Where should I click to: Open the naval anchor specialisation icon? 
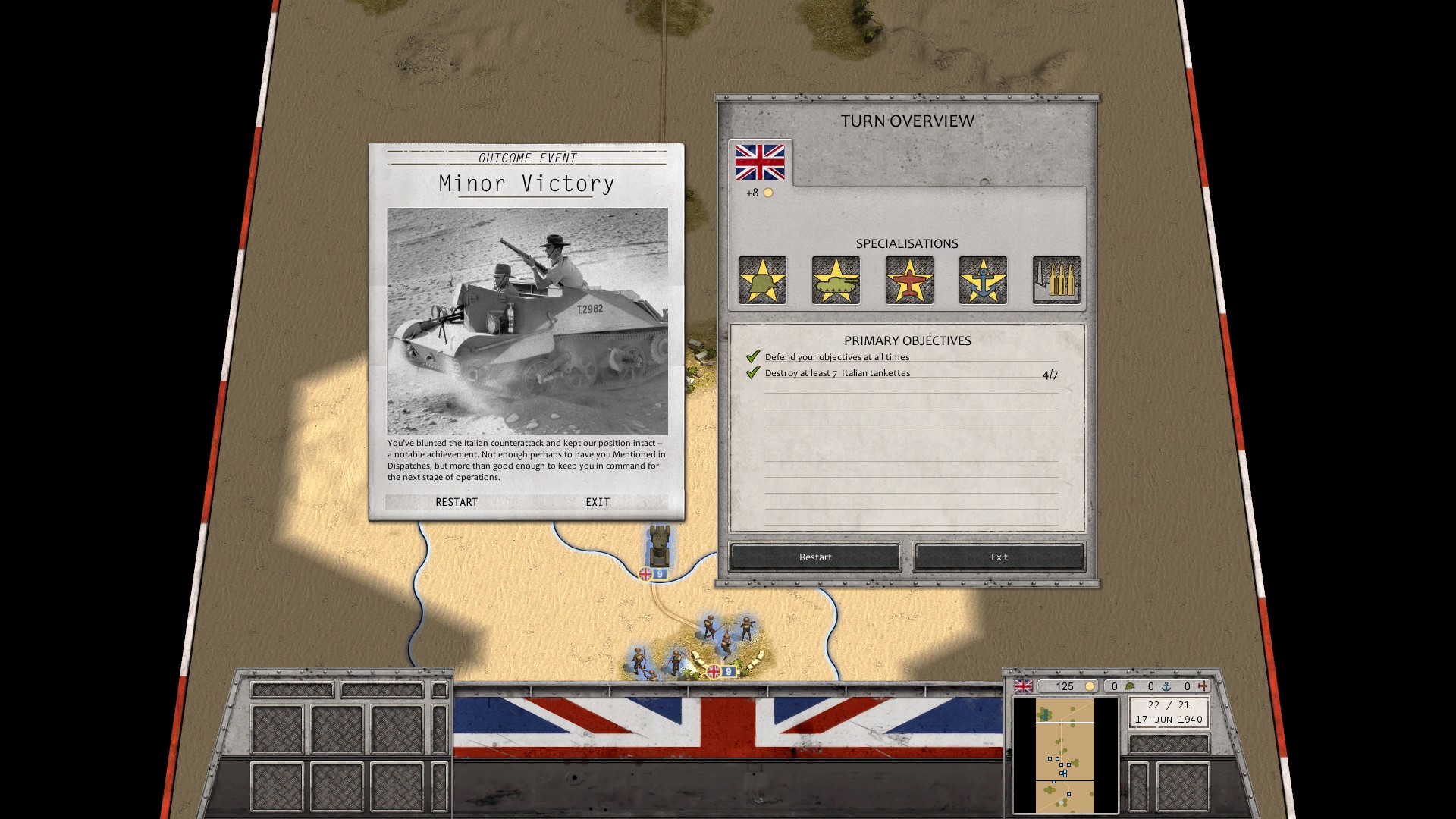[983, 281]
